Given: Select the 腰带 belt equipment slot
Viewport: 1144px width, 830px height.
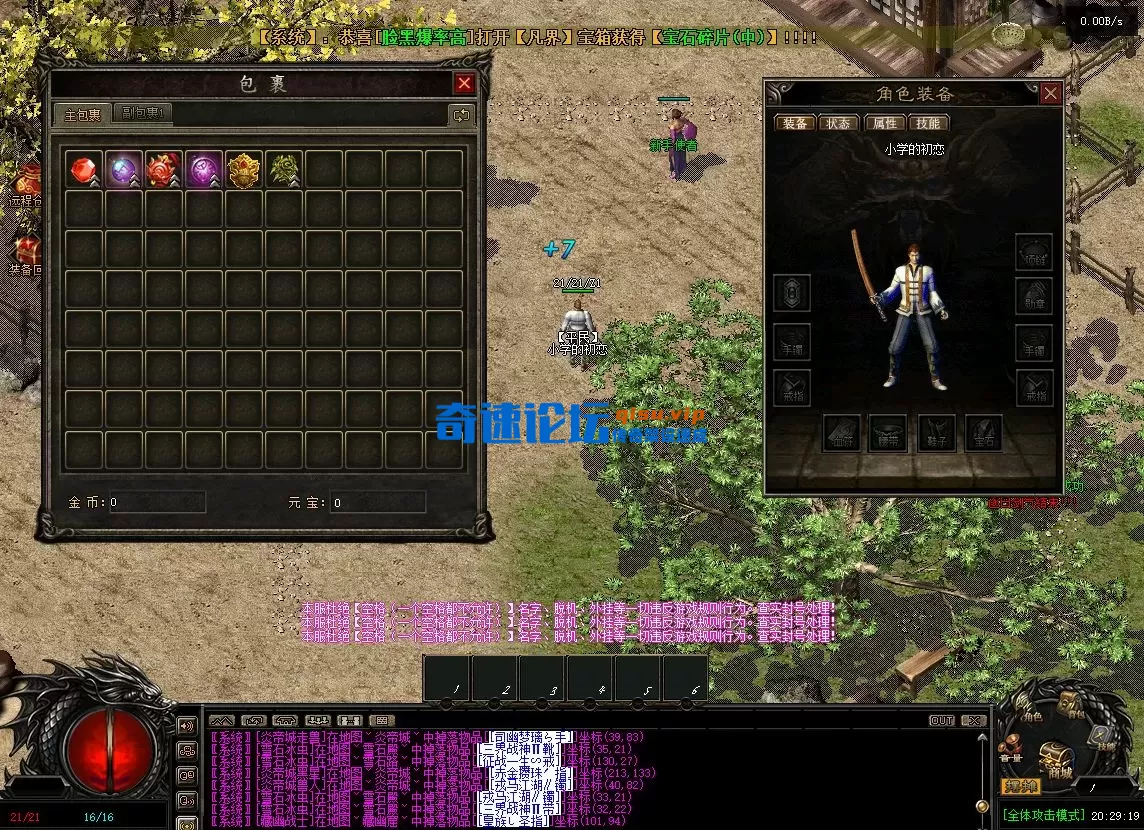Looking at the screenshot, I should [887, 433].
